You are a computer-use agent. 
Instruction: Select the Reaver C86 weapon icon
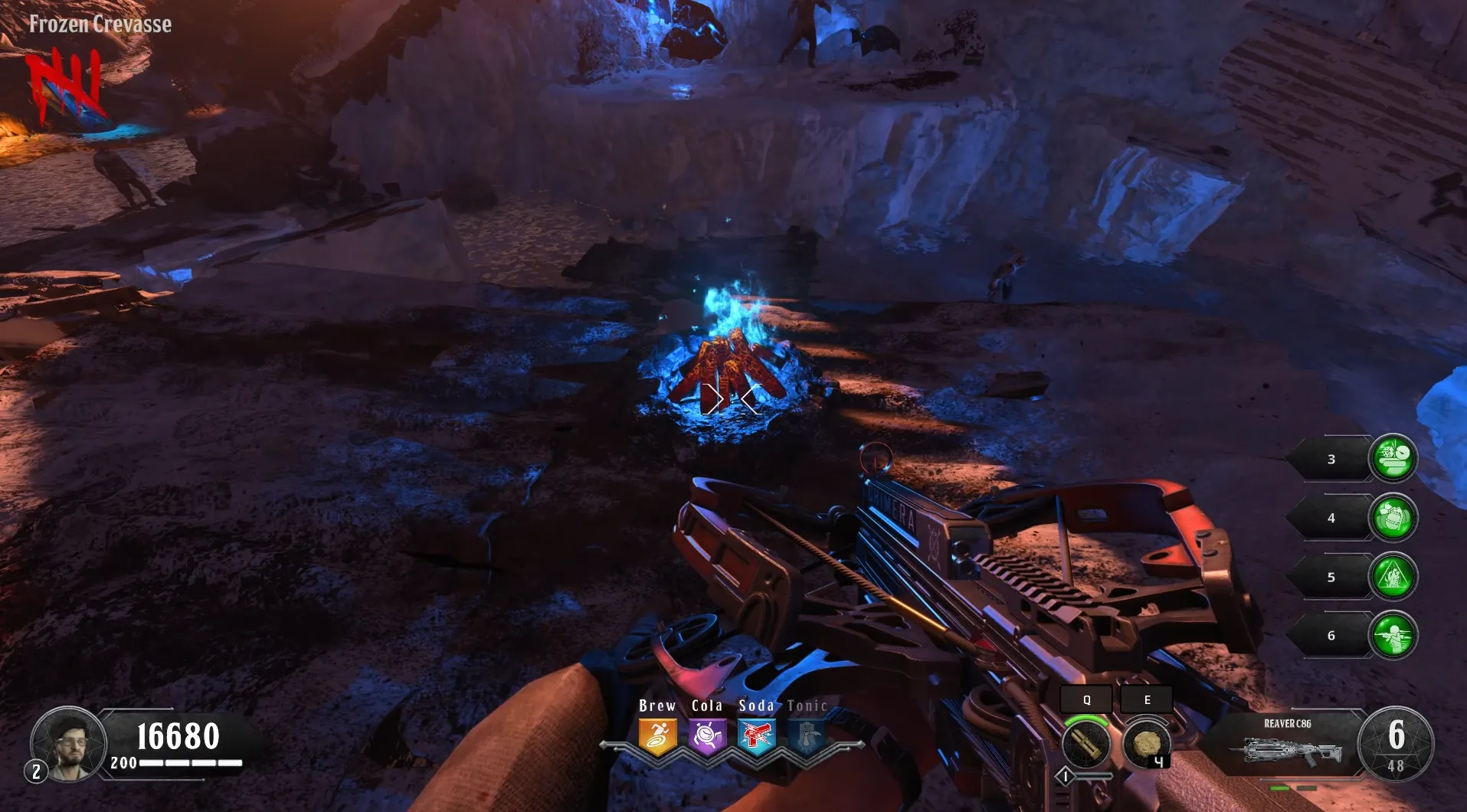(x=1291, y=751)
